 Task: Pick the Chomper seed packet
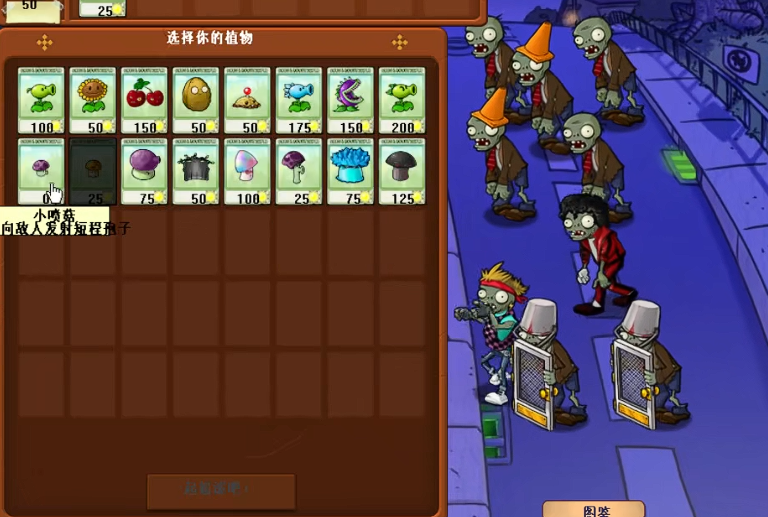(x=350, y=100)
